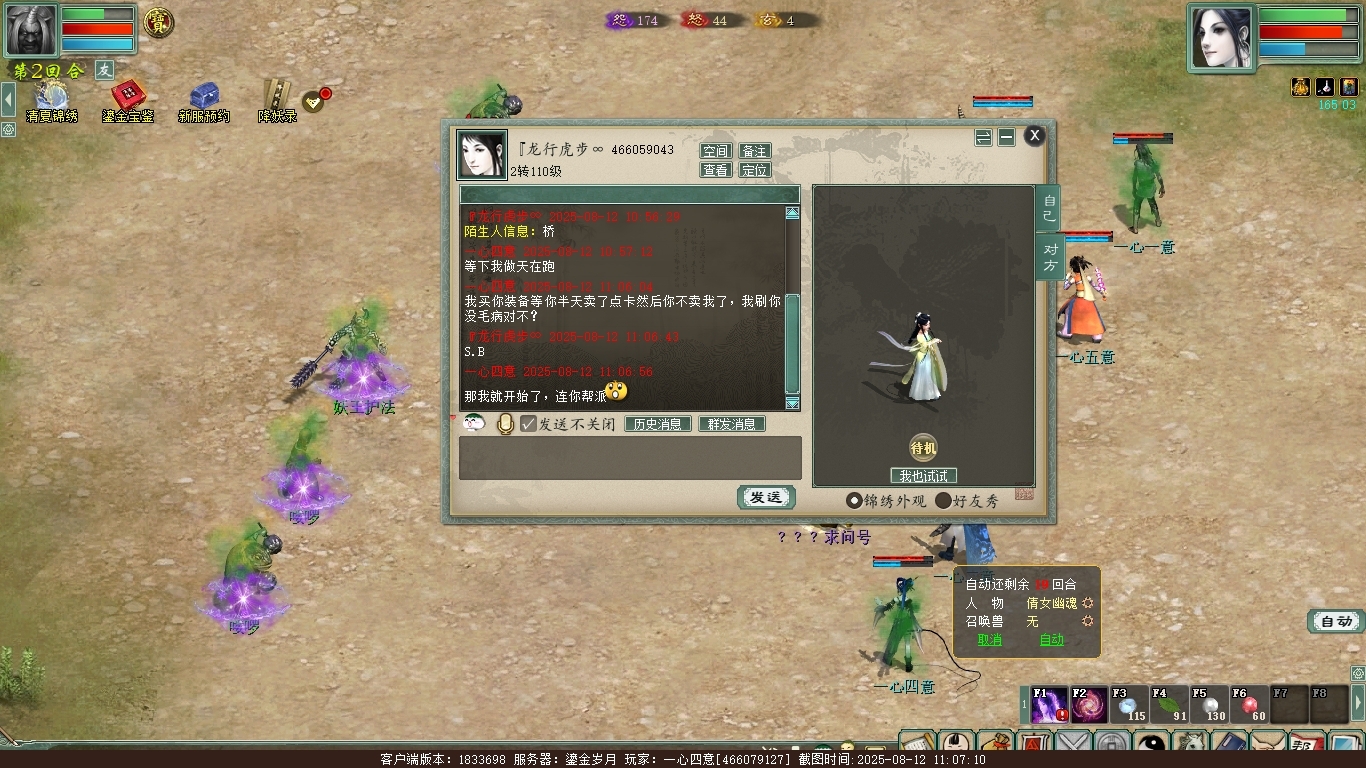
Task: Use the F4 green leaf item
Action: point(1169,705)
